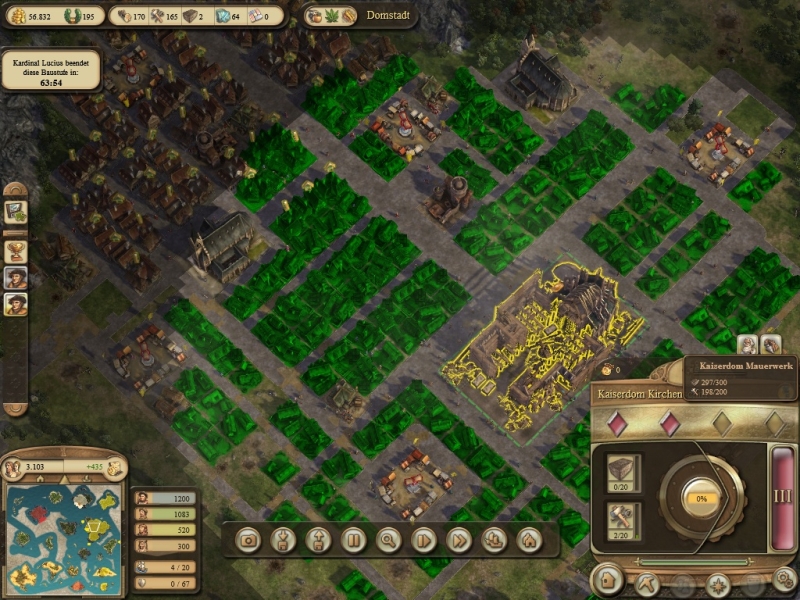Open the compass star menu button

tap(717, 584)
